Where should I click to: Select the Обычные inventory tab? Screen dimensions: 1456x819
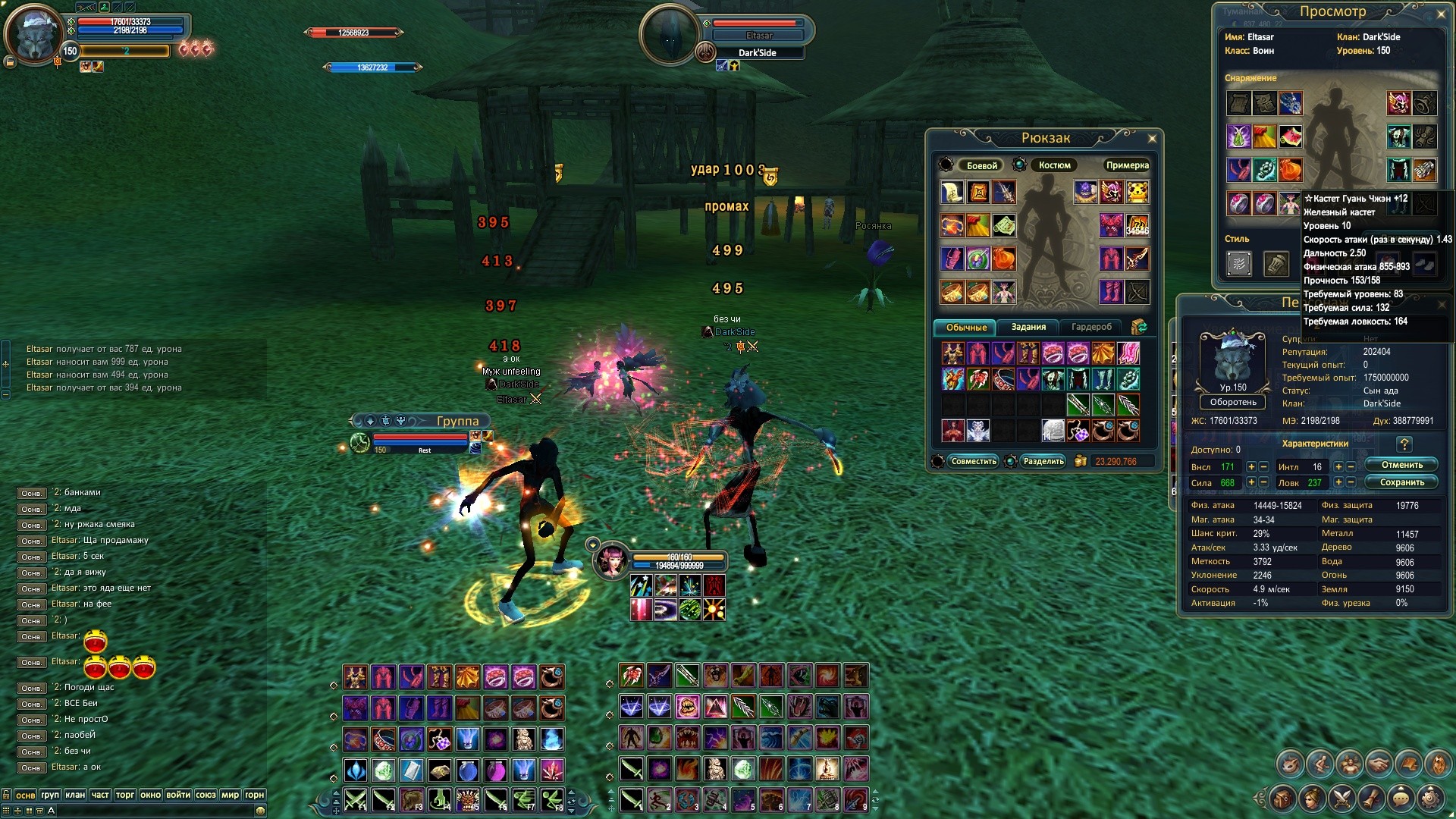pos(966,328)
